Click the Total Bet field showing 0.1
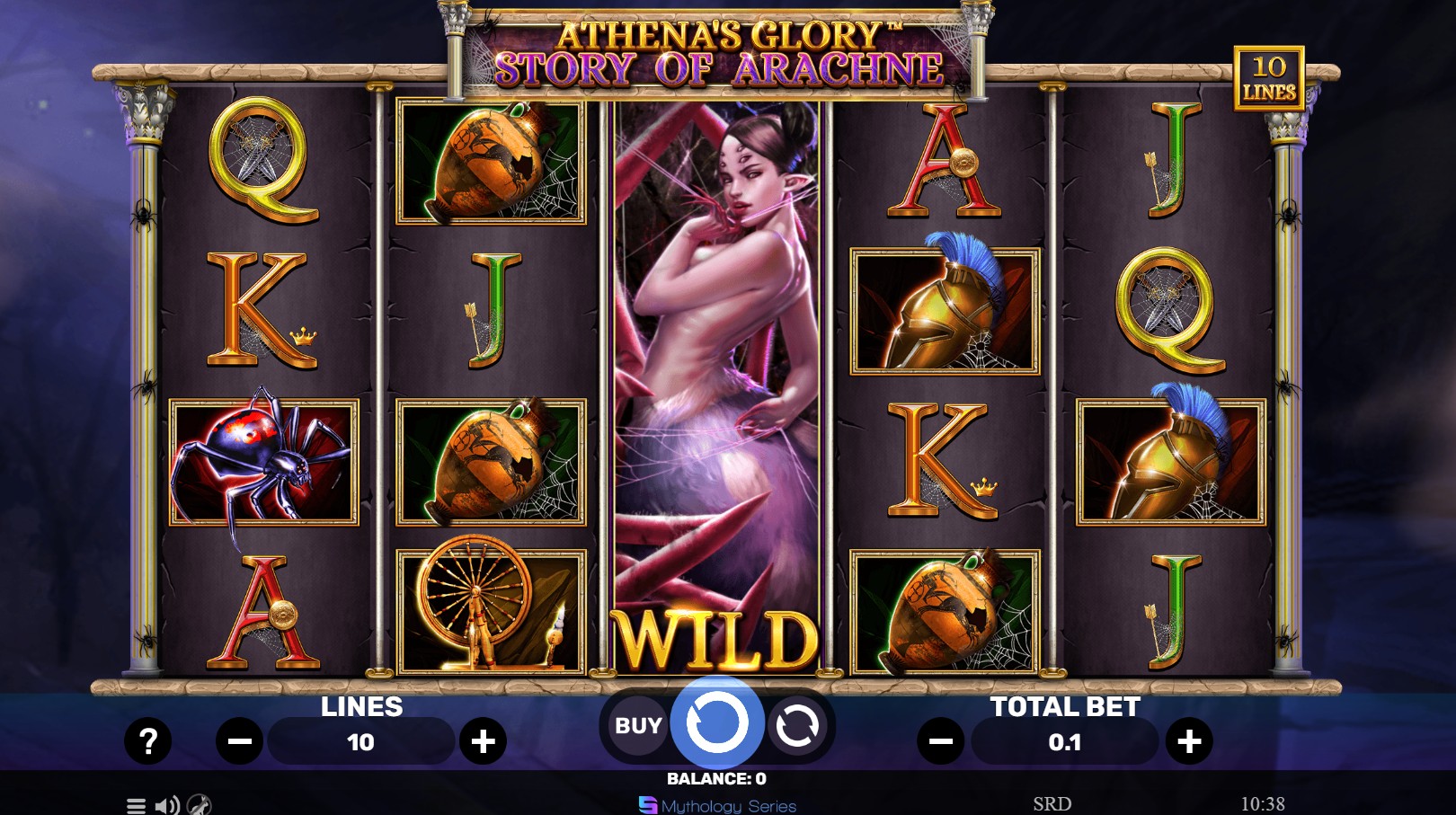This screenshot has height=815, width=1456. pyautogui.click(x=1065, y=741)
